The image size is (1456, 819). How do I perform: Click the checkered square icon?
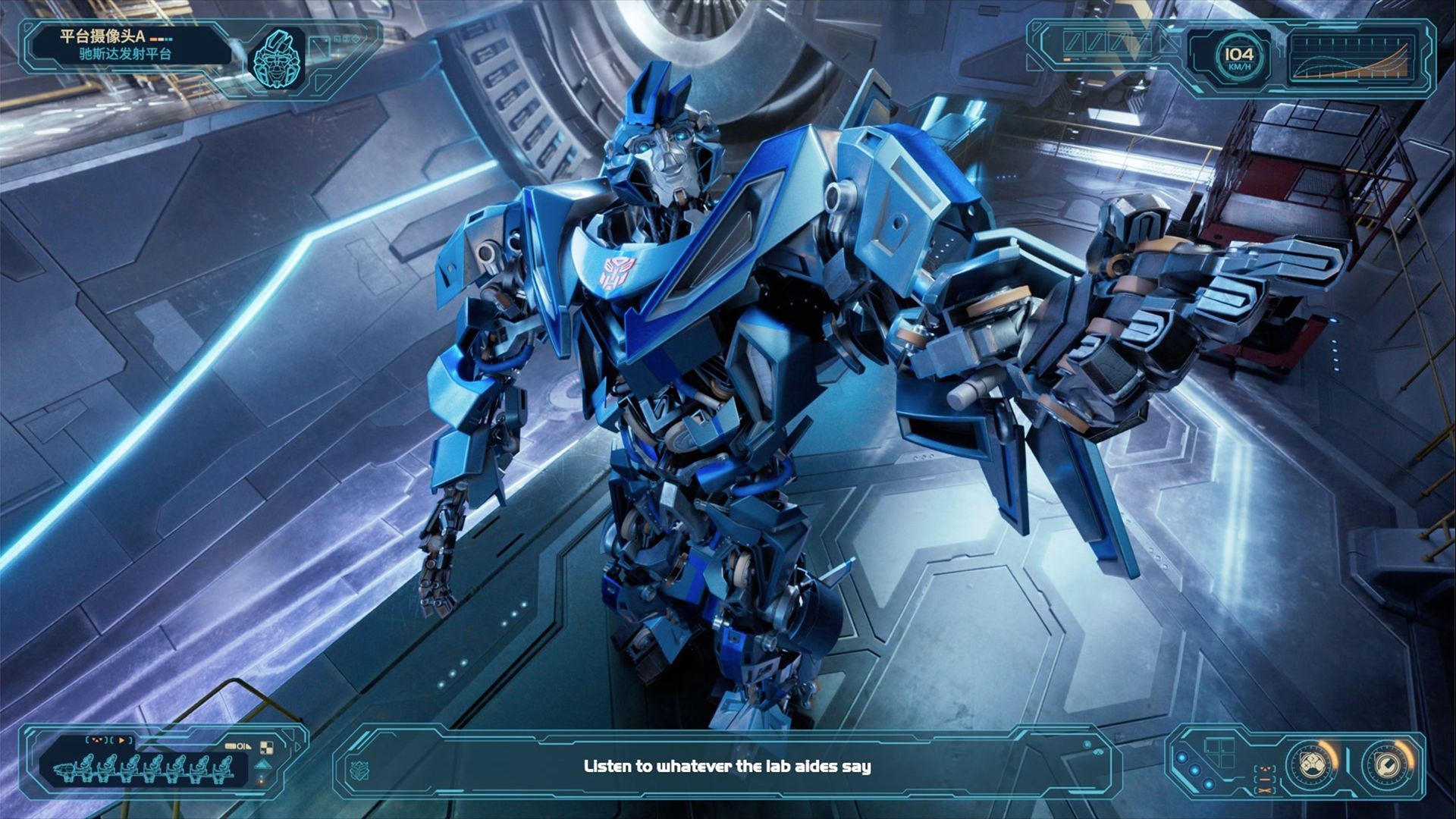click(265, 748)
